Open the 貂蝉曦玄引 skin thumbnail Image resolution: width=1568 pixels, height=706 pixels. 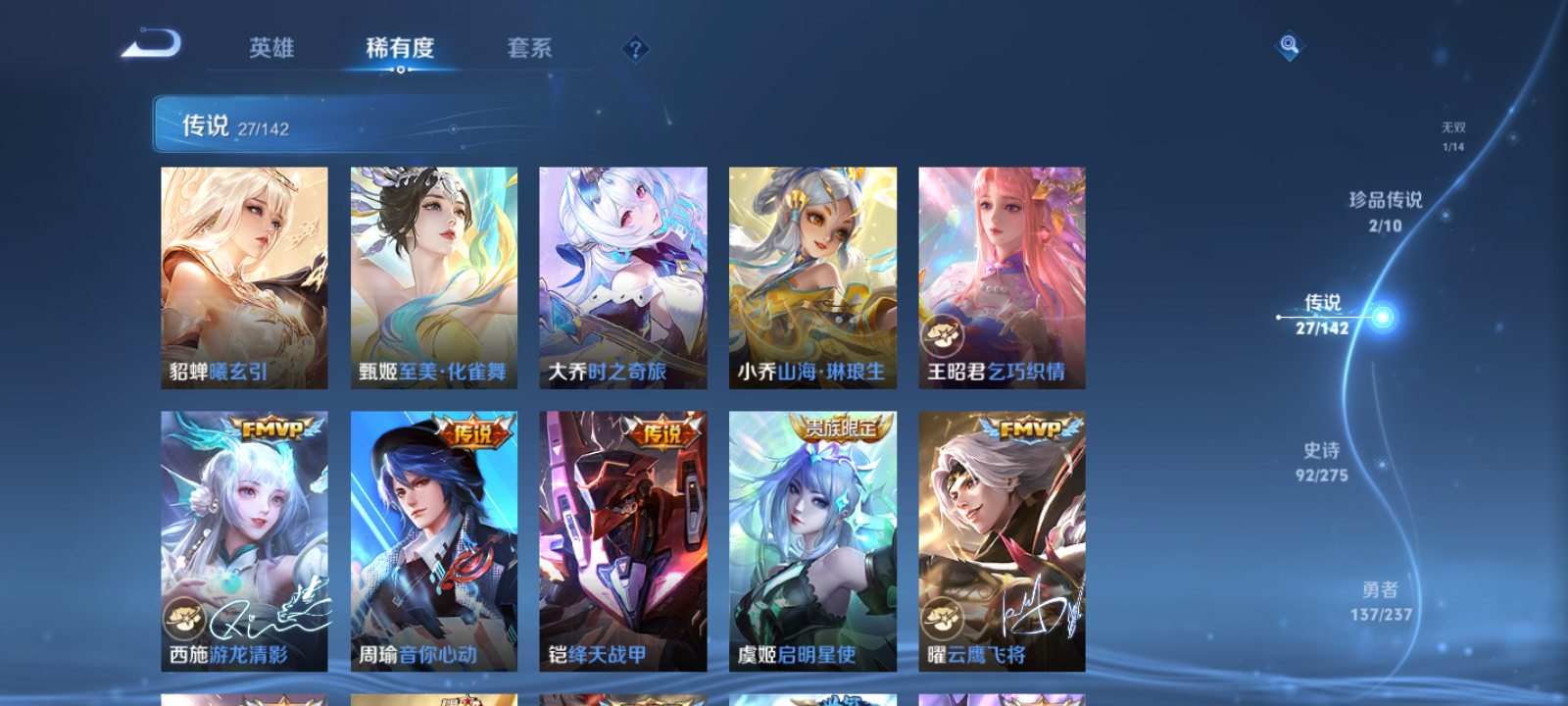243,277
